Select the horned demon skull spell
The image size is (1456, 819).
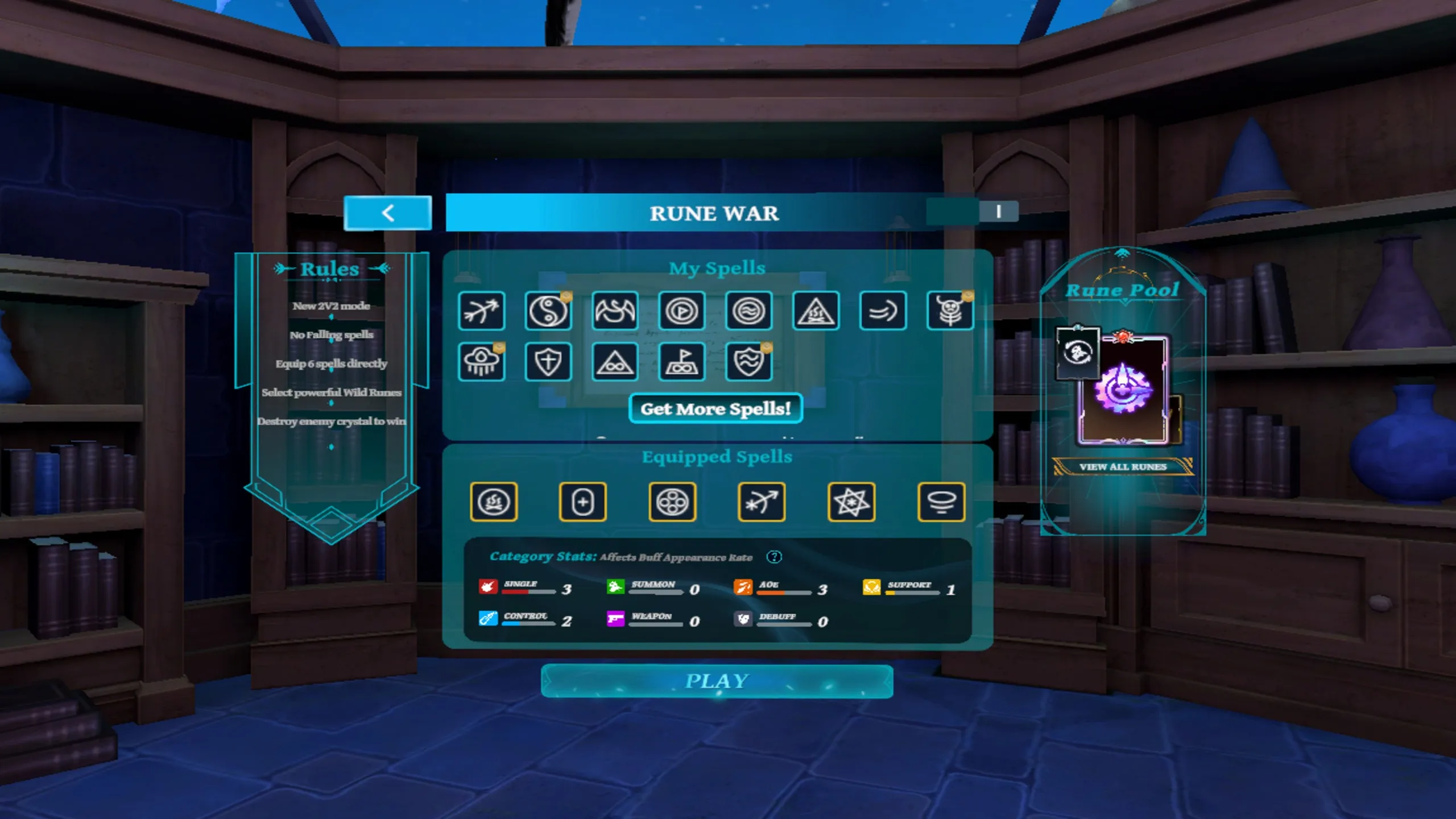click(x=950, y=311)
